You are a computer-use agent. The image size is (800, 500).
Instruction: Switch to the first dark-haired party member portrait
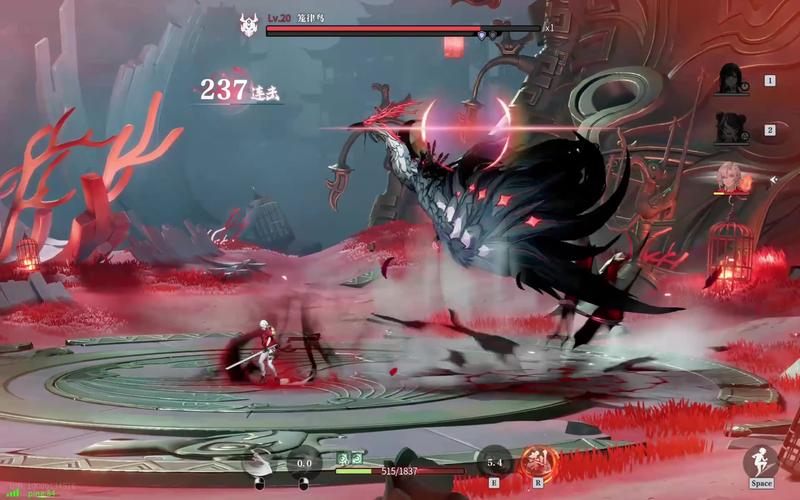734,80
